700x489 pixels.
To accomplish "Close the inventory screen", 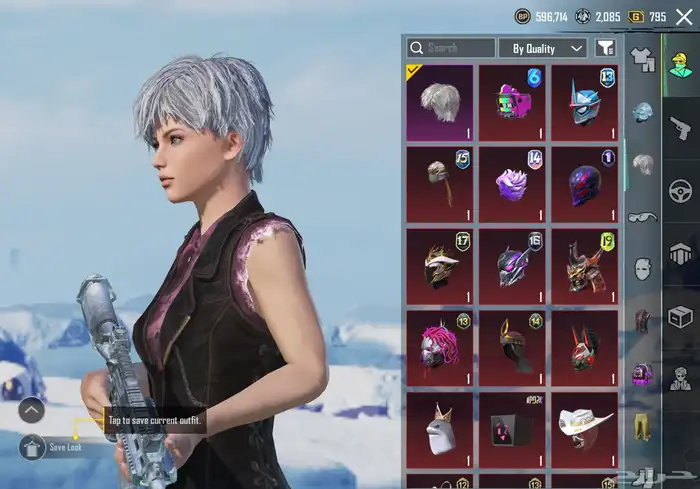I will (x=684, y=16).
